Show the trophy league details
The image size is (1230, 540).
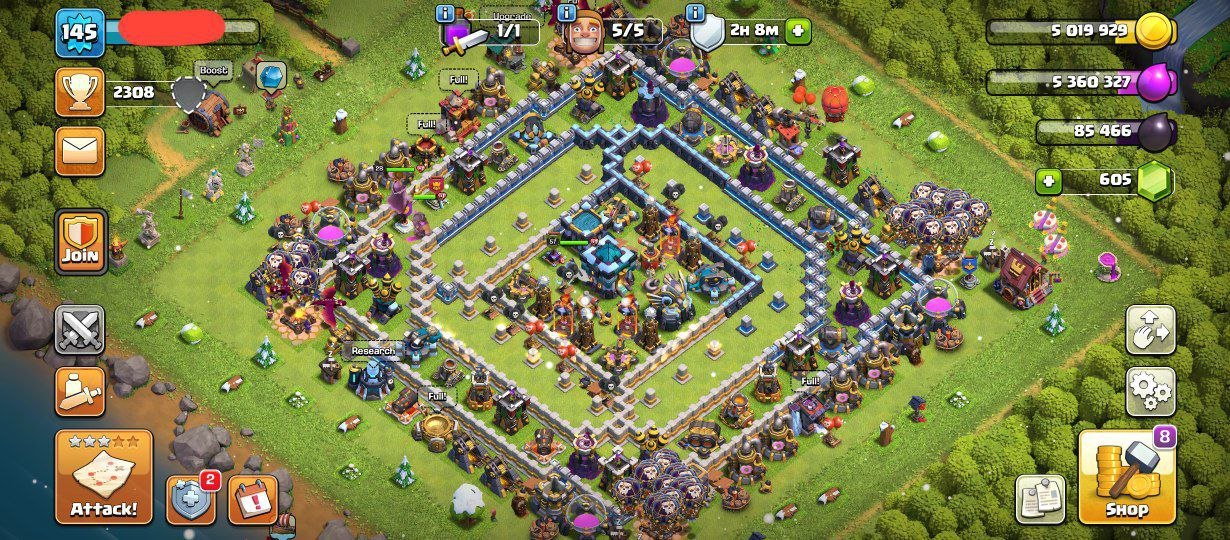[79, 92]
